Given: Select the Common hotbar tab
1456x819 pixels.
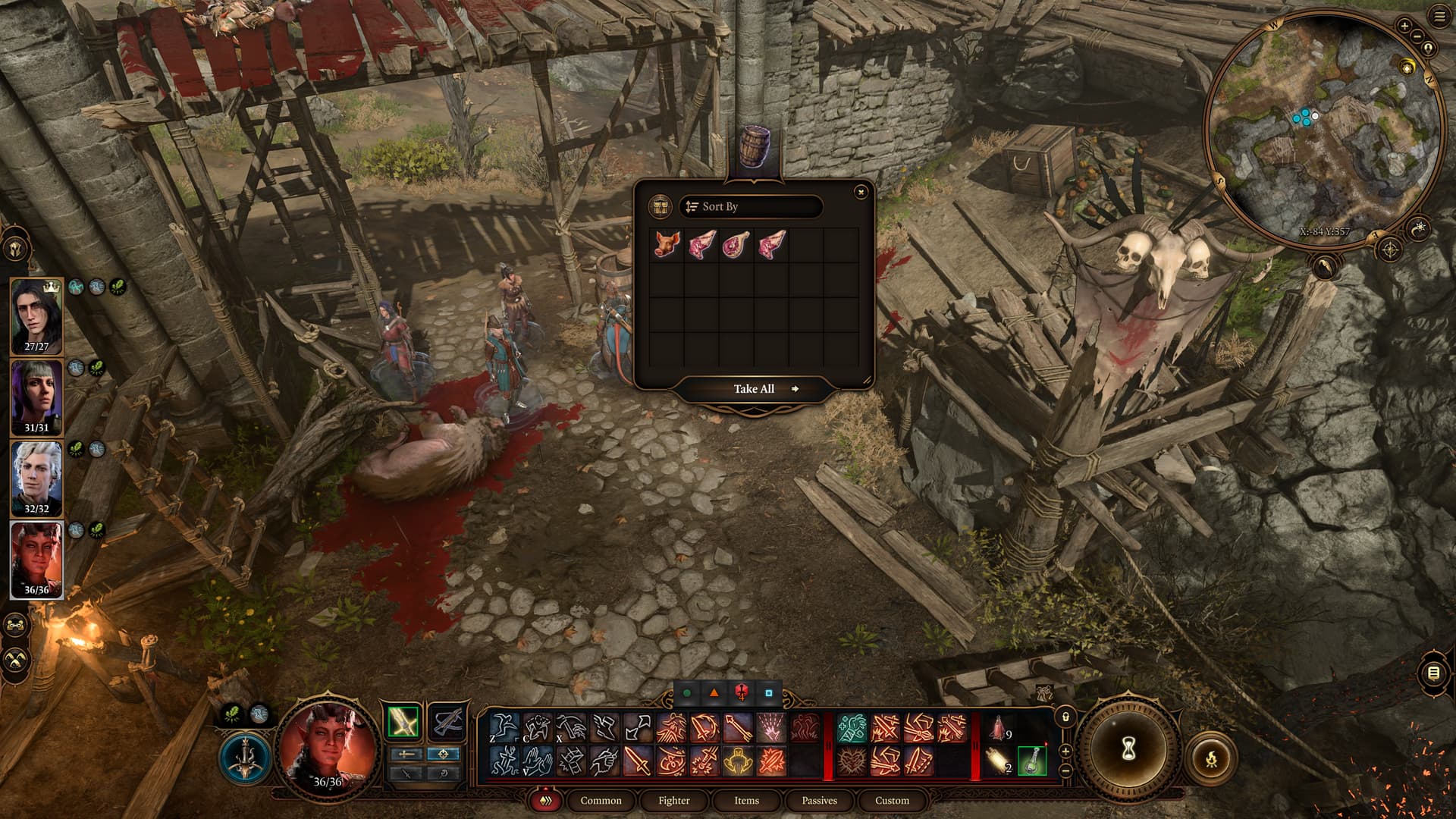Looking at the screenshot, I should point(601,800).
